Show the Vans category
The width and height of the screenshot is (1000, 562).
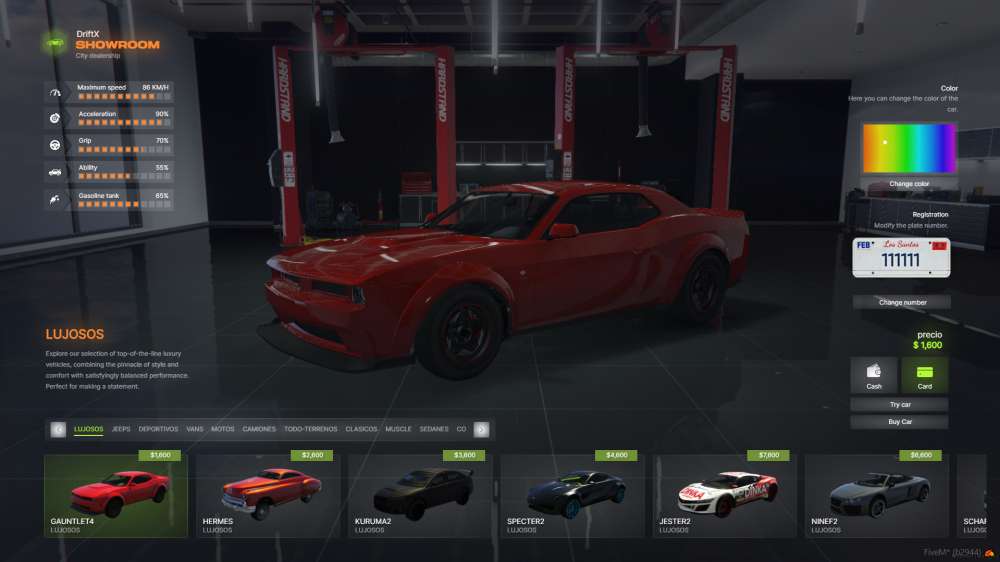[195, 429]
